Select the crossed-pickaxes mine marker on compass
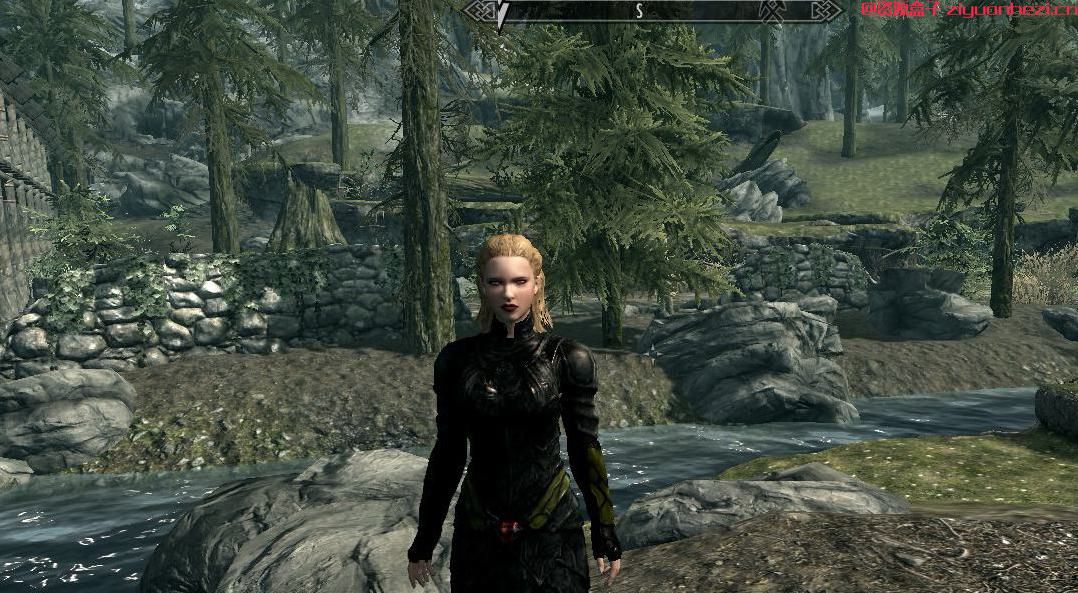Screen dimensions: 1078x593 pyautogui.click(x=773, y=11)
